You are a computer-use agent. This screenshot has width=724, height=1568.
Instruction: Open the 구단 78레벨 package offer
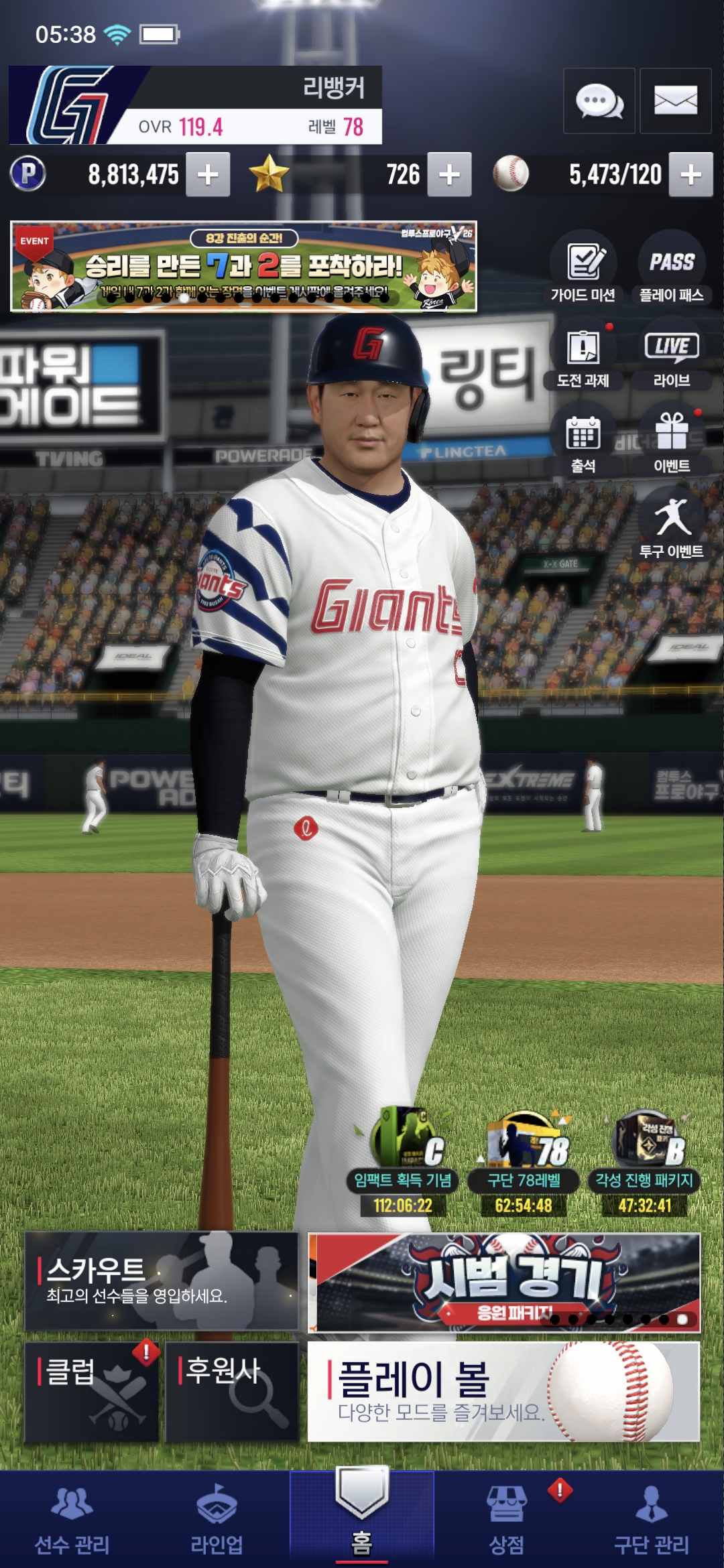(x=524, y=1163)
